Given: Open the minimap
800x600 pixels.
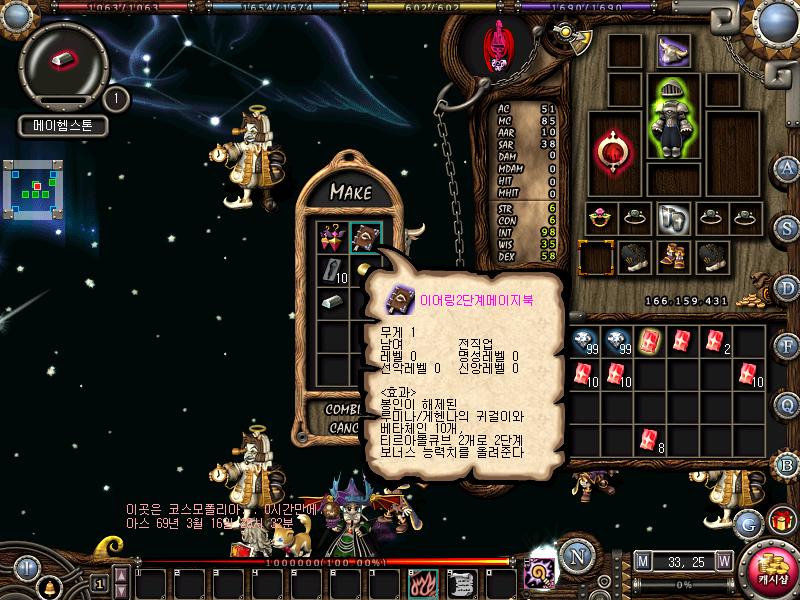Looking at the screenshot, I should [x=37, y=190].
